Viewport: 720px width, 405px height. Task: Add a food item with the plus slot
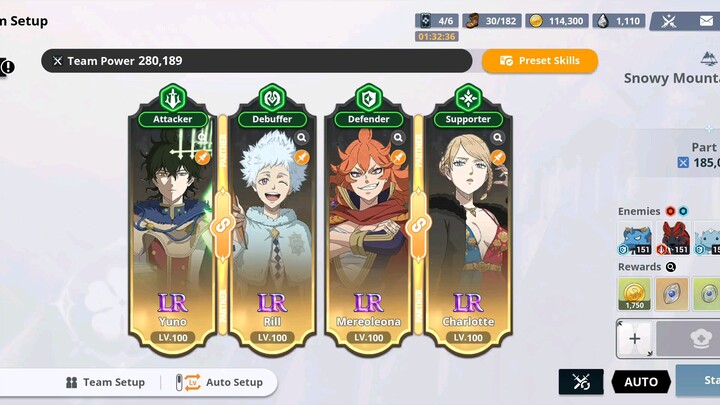click(x=634, y=339)
